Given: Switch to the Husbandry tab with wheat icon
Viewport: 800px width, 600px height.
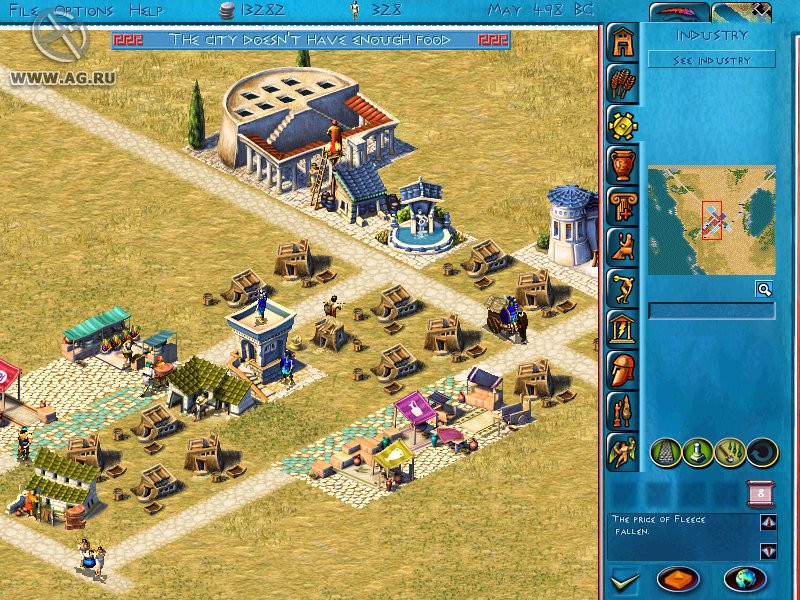Looking at the screenshot, I should (621, 84).
